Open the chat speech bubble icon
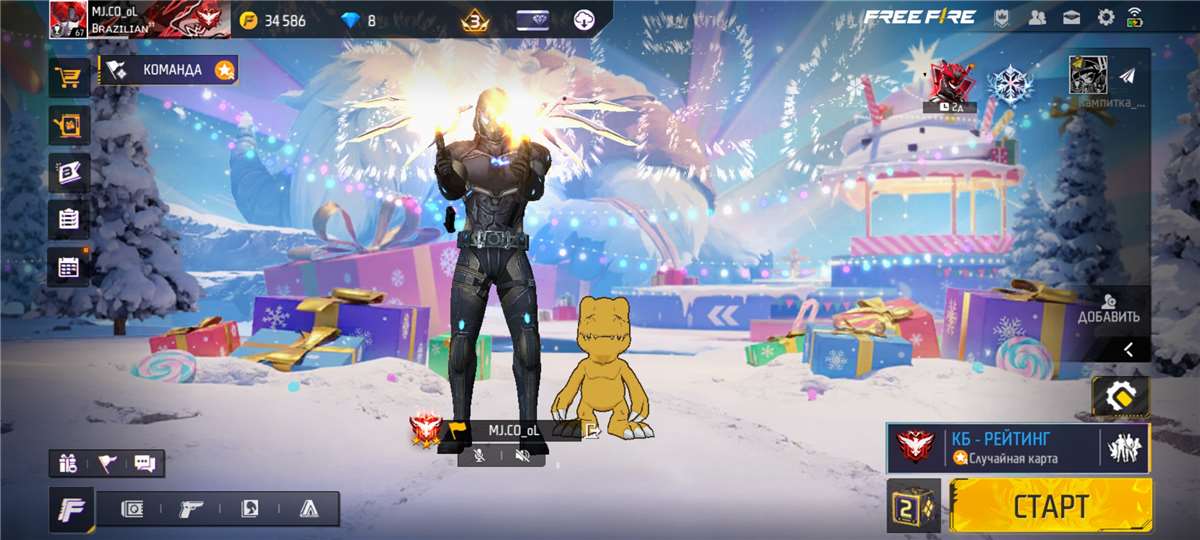Viewport: 1200px width, 540px height. pyautogui.click(x=144, y=463)
